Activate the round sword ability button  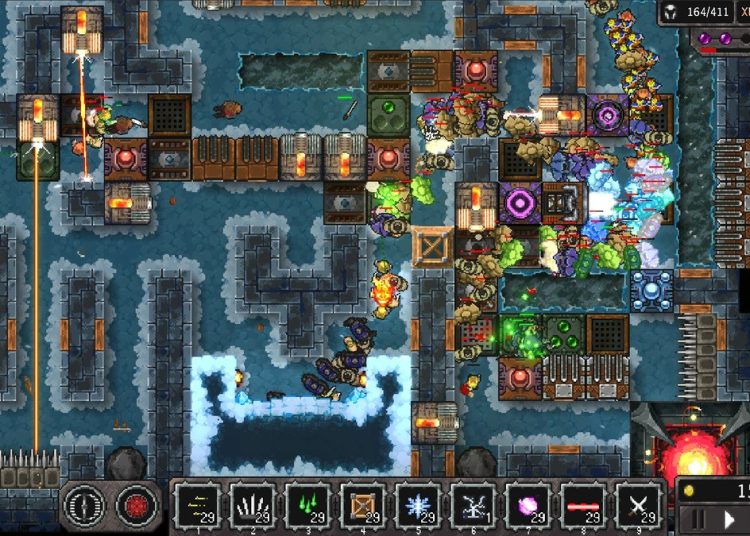coord(83,506)
